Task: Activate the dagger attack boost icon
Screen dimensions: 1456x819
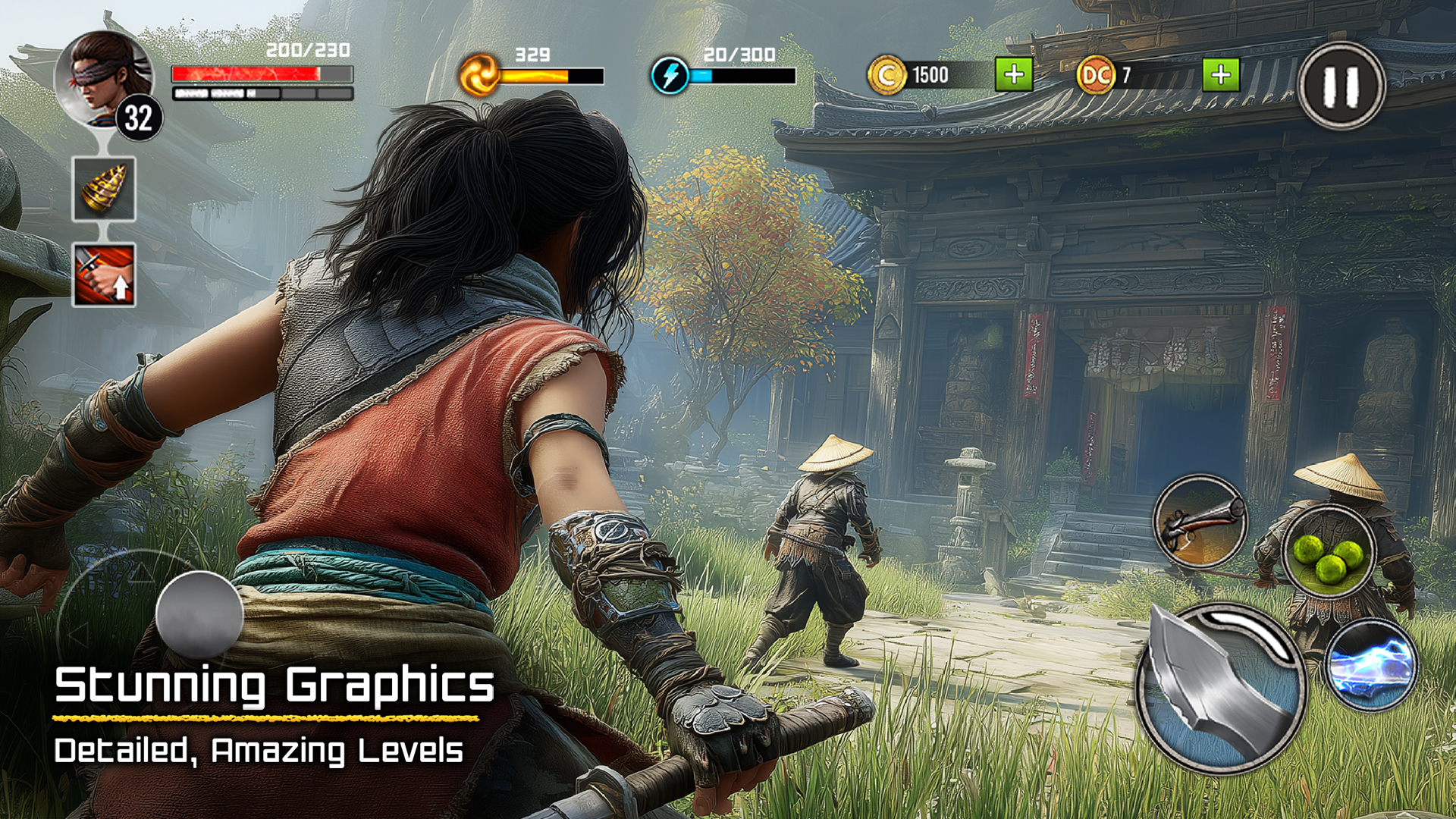Action: pos(104,275)
